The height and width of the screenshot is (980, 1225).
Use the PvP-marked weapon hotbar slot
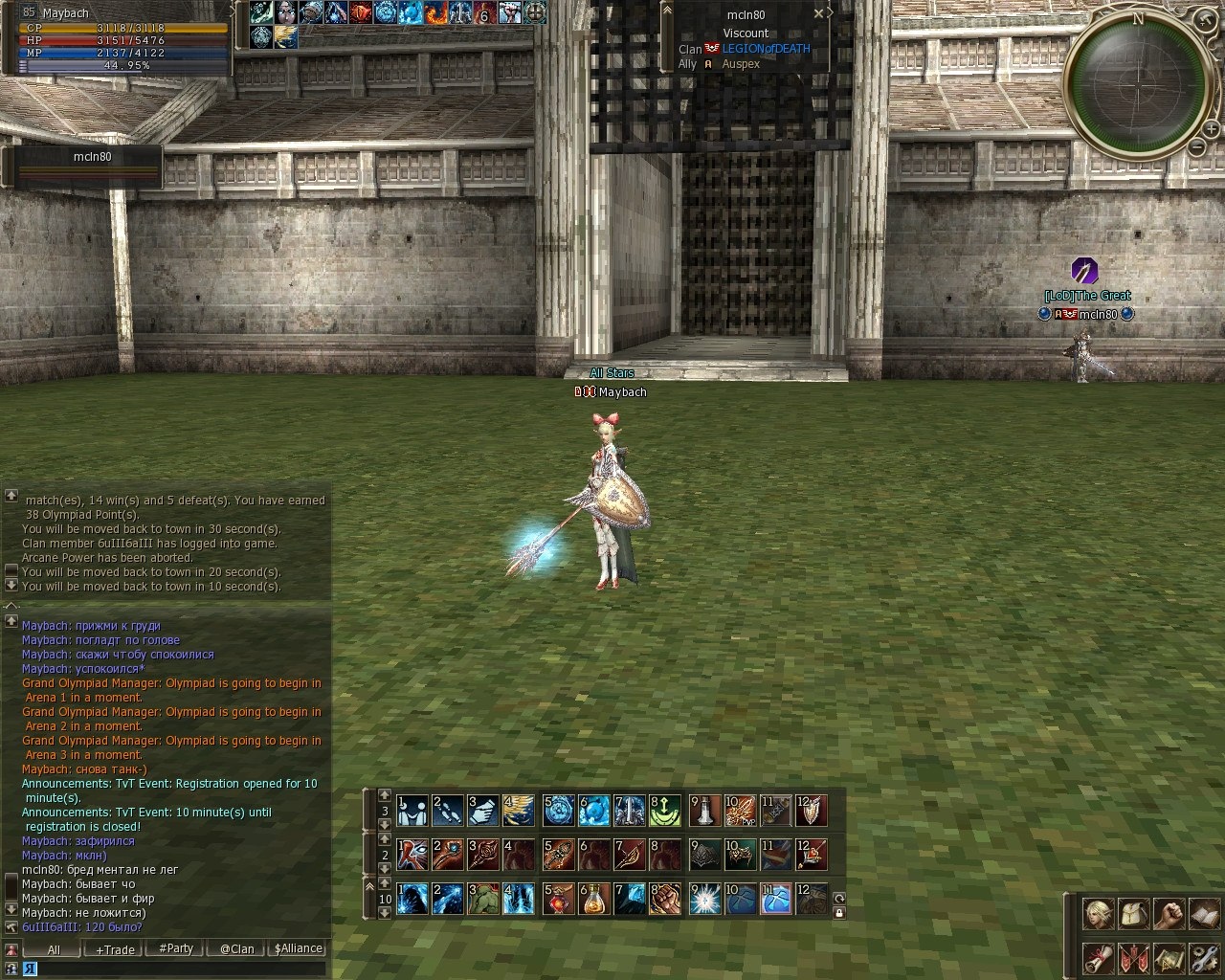point(739,811)
